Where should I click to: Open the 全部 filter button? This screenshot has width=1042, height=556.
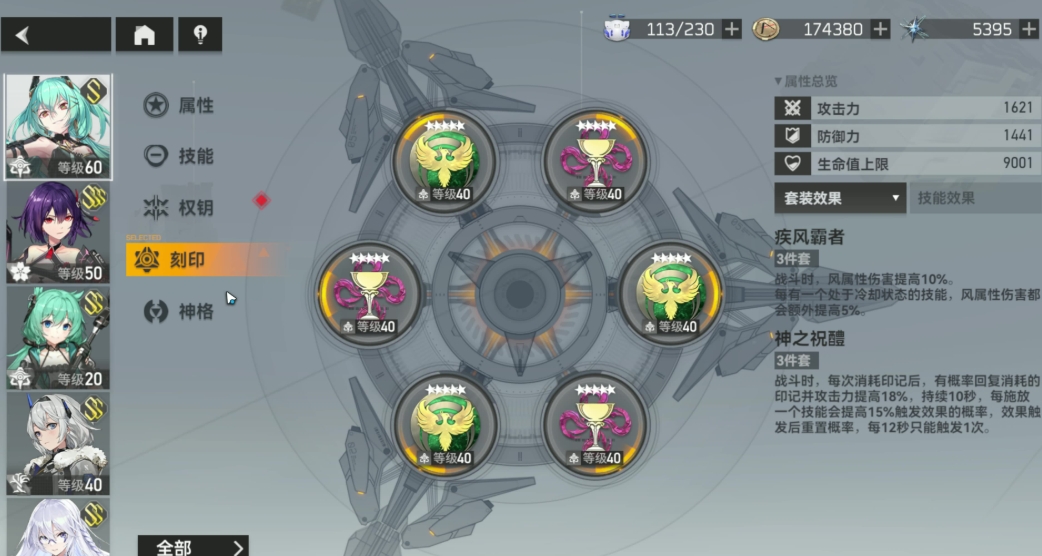click(192, 547)
